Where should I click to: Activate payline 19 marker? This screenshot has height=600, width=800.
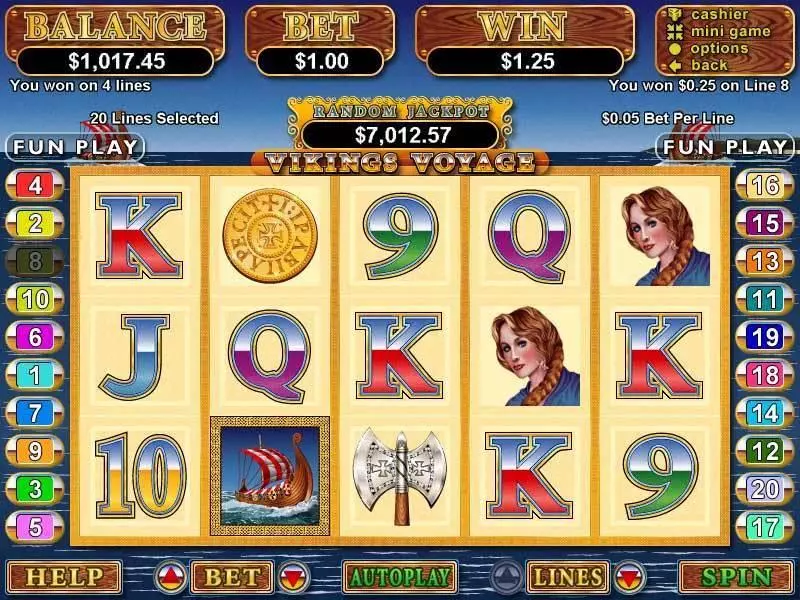click(x=765, y=337)
